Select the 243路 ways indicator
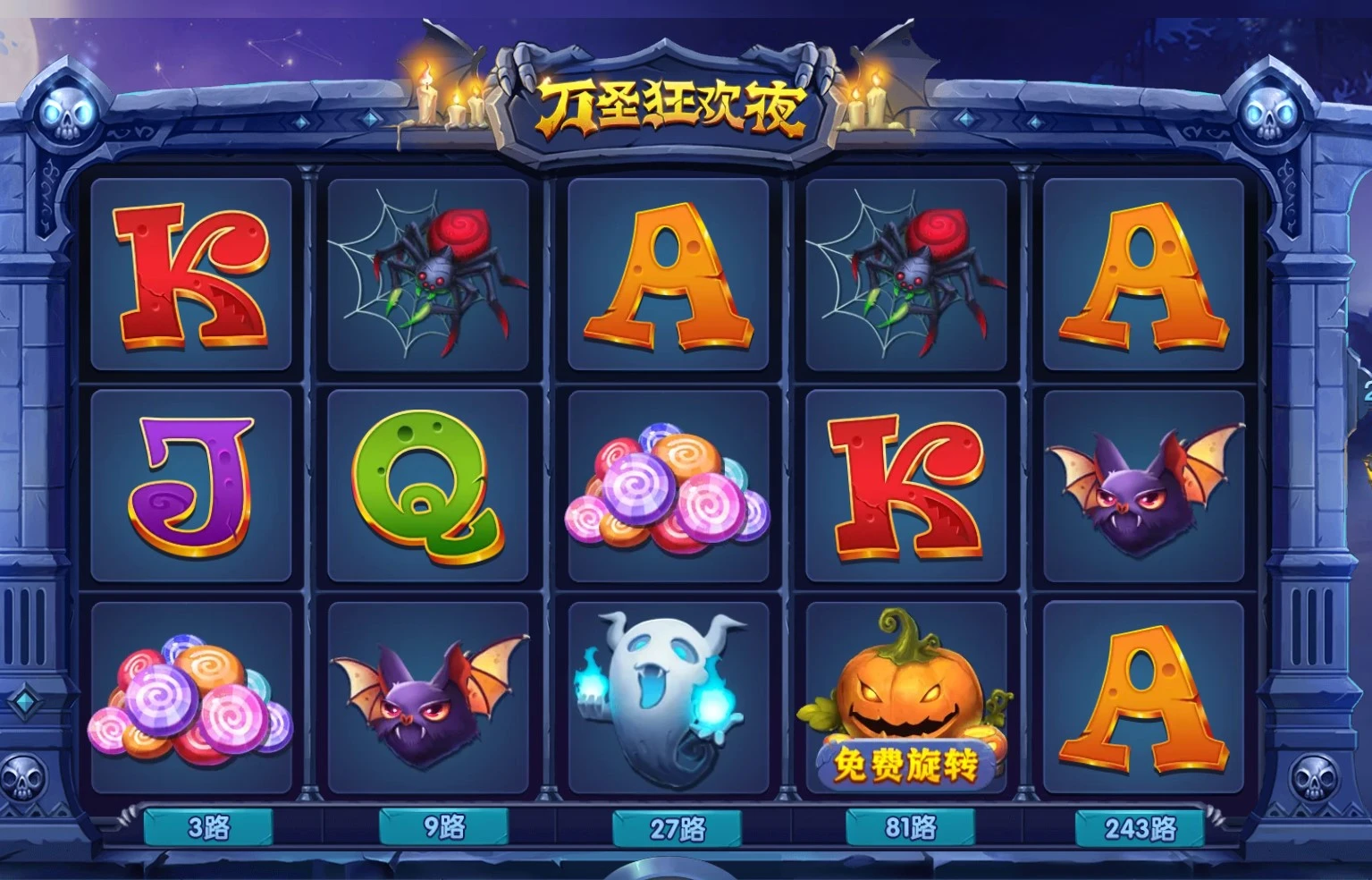Screen dimensions: 1372x880 point(1139,828)
